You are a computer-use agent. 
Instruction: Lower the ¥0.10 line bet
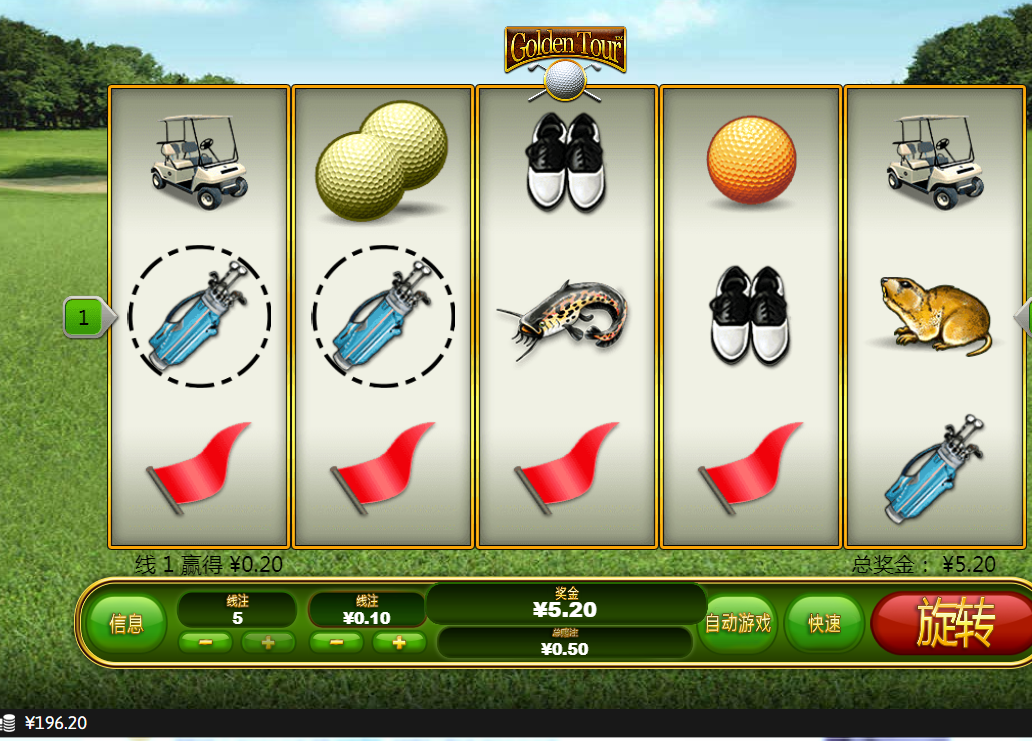coord(338,642)
